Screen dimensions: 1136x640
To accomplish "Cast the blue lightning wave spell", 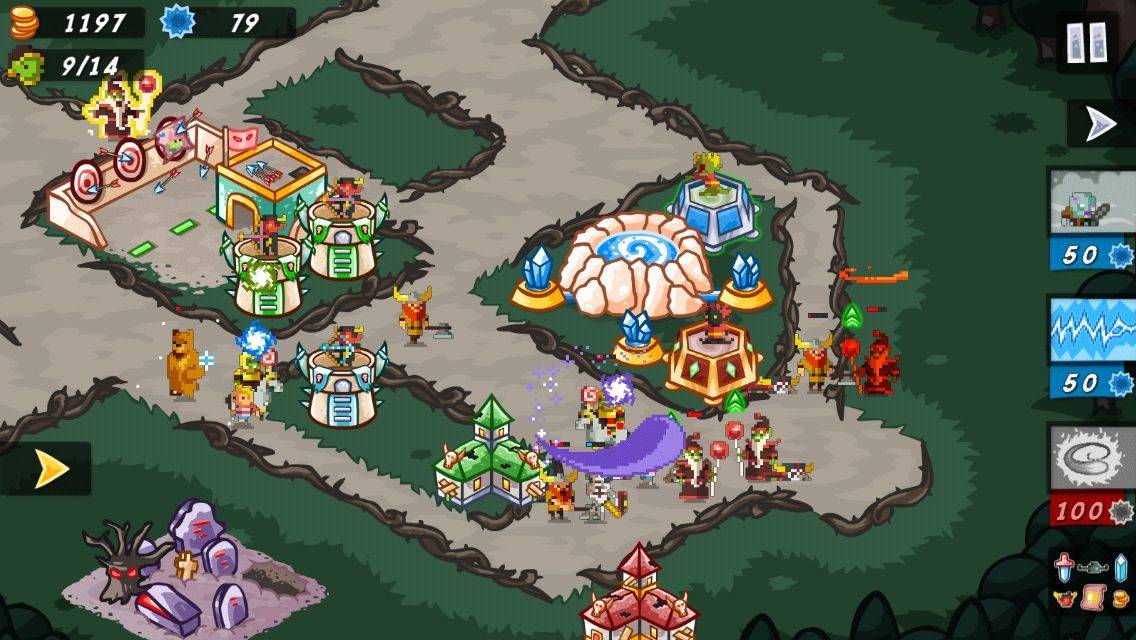I will [x=1092, y=346].
